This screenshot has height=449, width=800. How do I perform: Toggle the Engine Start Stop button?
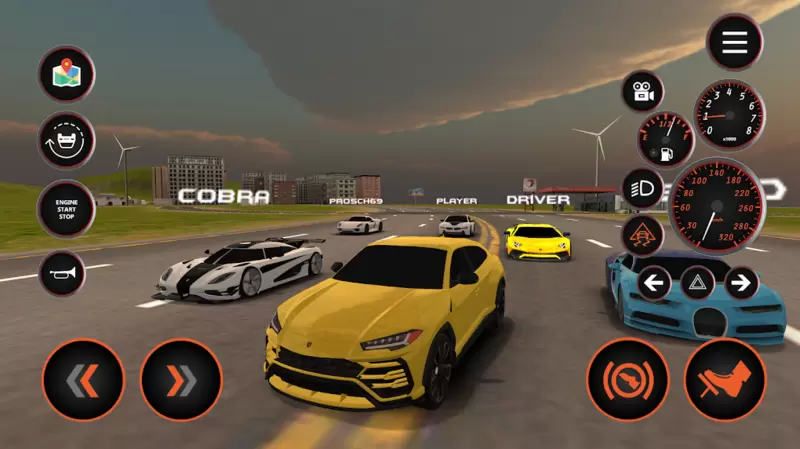pyautogui.click(x=67, y=208)
